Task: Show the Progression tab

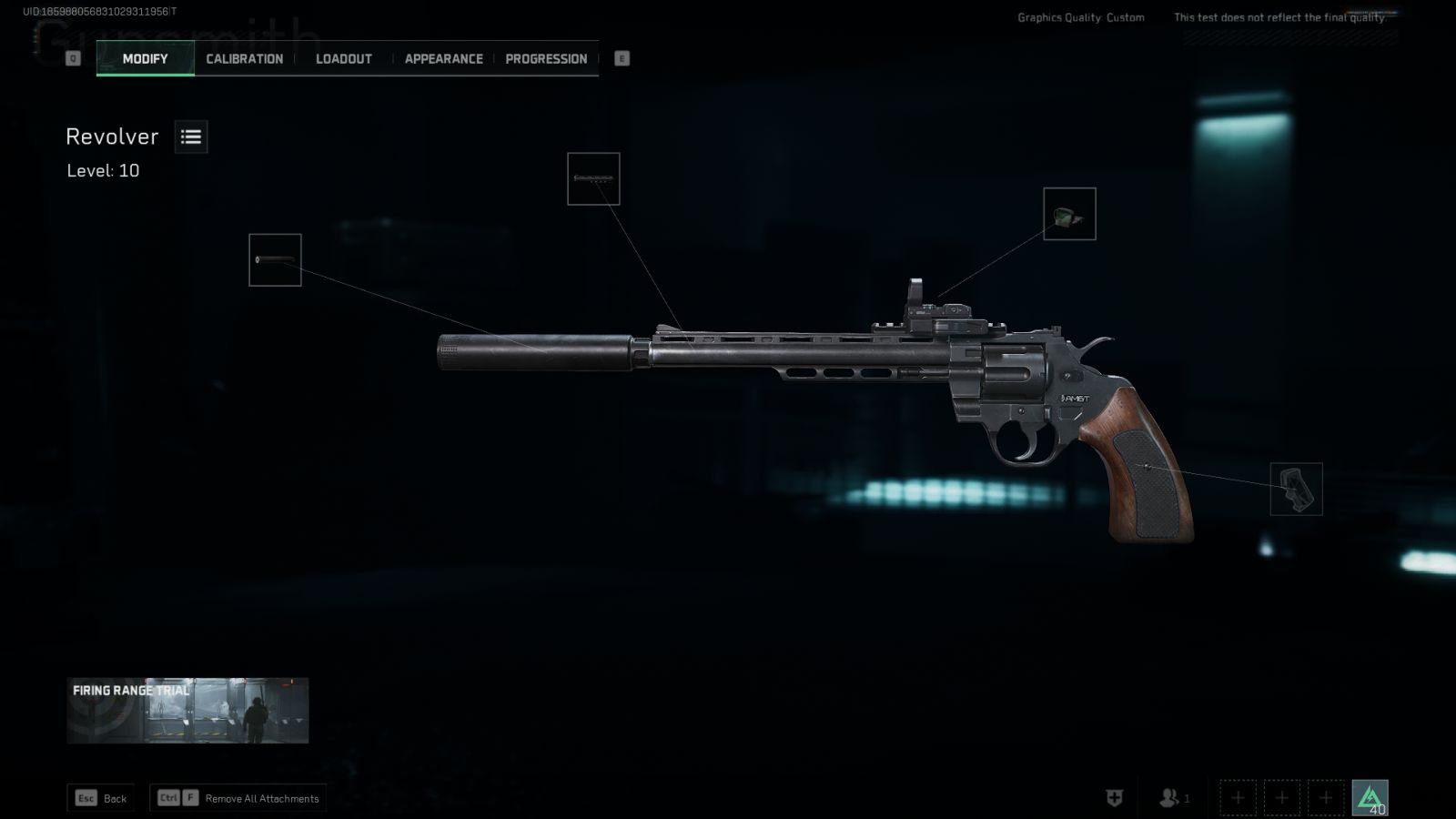Action: [x=546, y=59]
